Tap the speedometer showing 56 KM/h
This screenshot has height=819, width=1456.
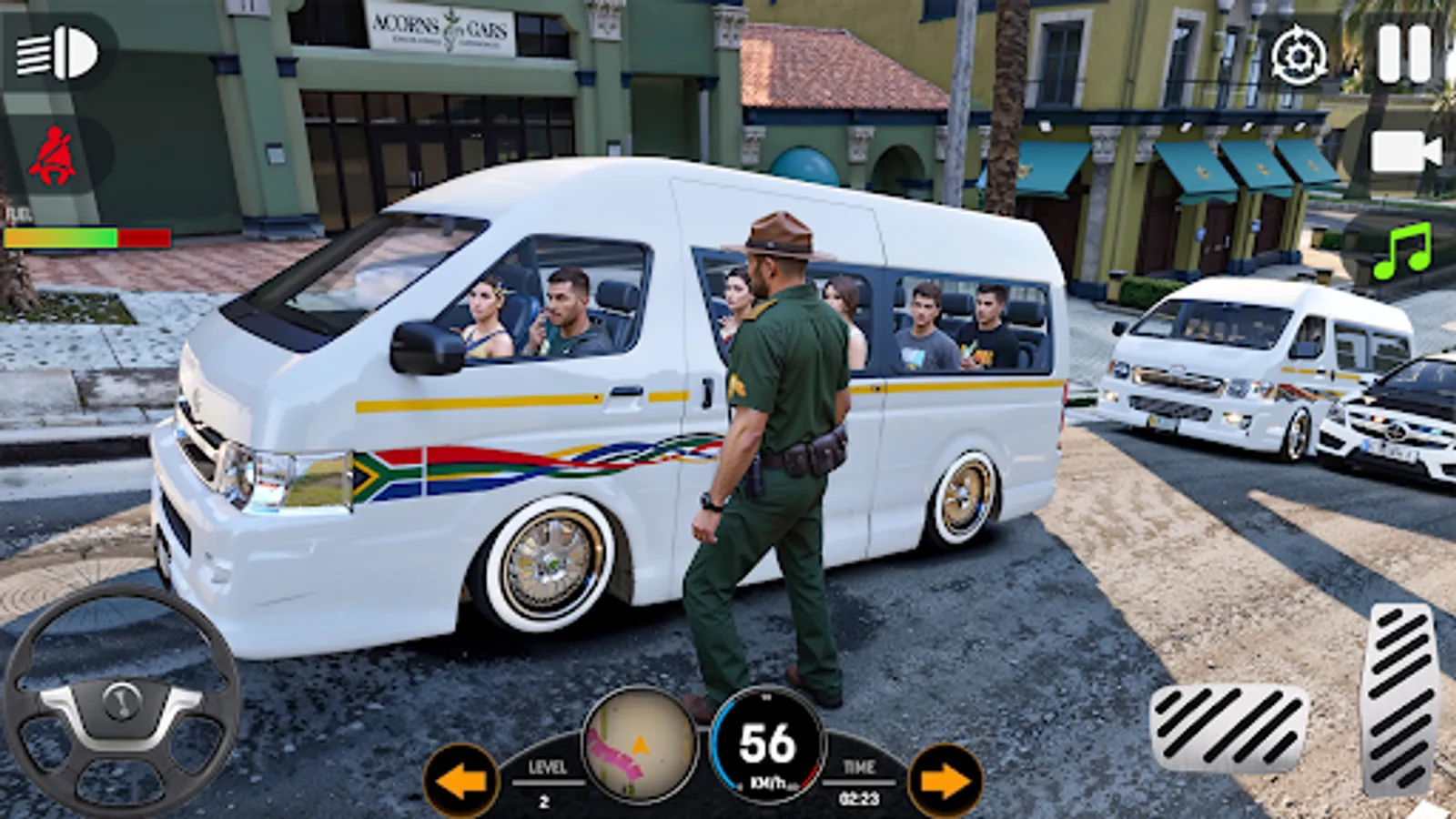tap(767, 746)
